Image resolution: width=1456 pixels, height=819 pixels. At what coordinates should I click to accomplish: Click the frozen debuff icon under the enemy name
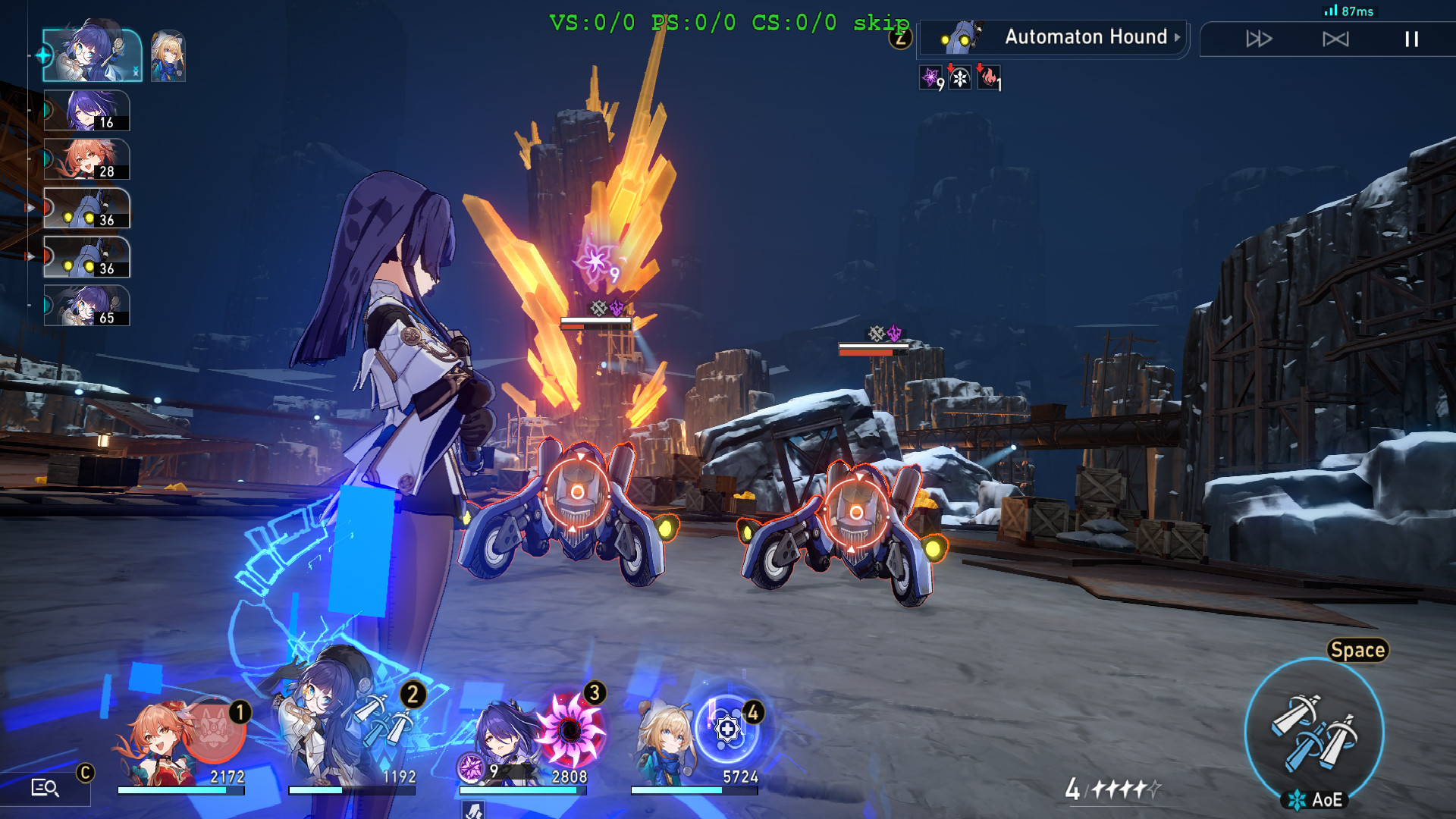pyautogui.click(x=959, y=77)
